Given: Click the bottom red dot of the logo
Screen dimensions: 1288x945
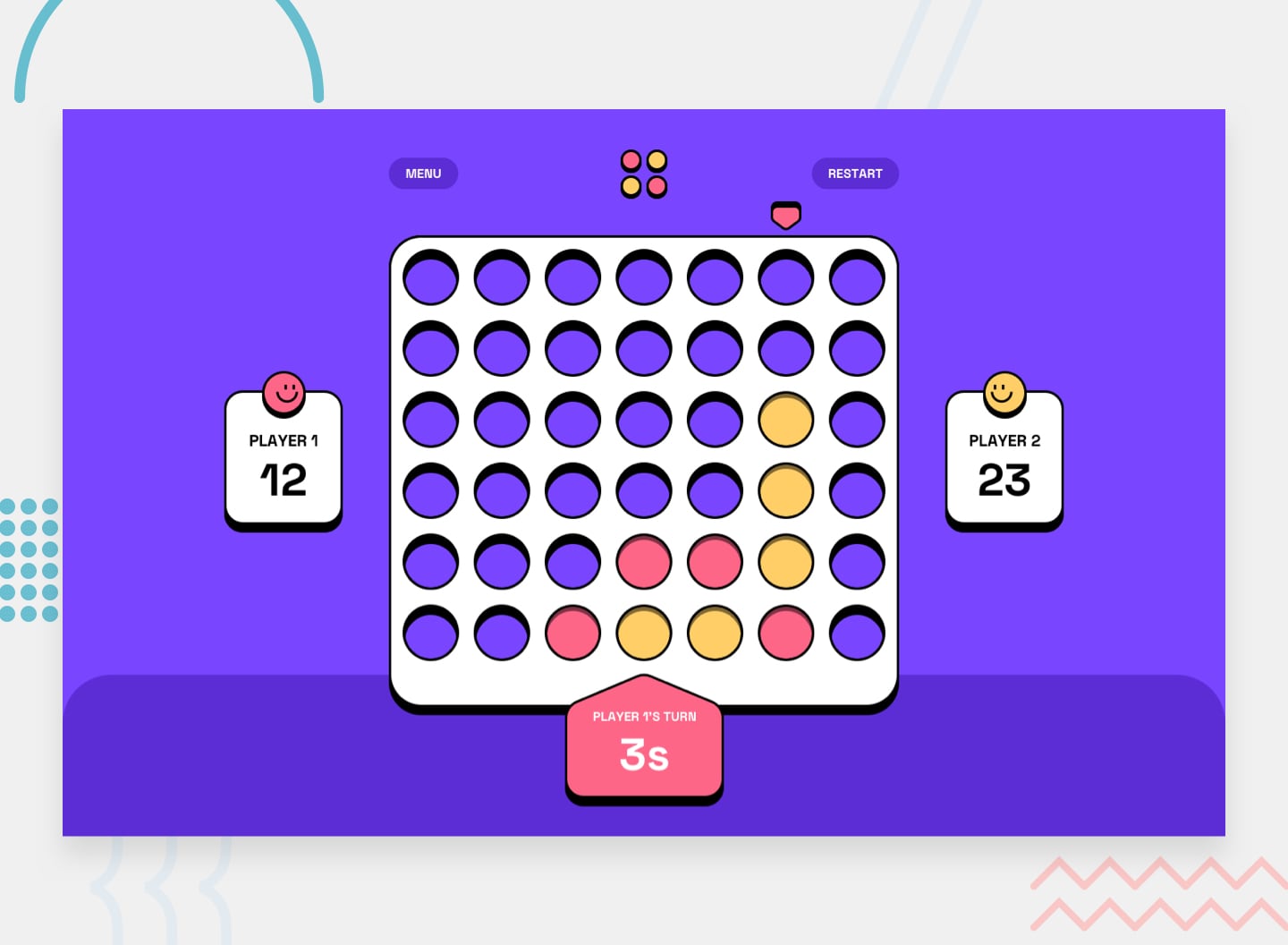Looking at the screenshot, I should click(x=656, y=186).
